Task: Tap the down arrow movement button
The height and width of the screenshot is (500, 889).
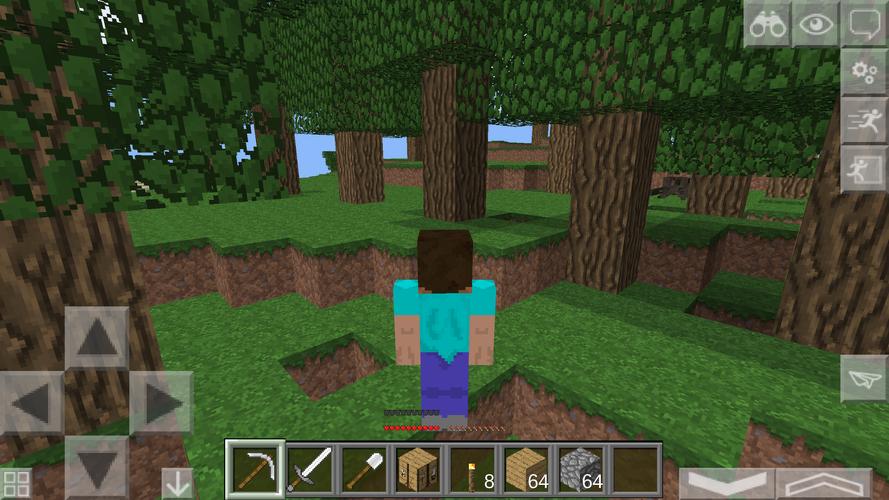Action: coord(96,467)
